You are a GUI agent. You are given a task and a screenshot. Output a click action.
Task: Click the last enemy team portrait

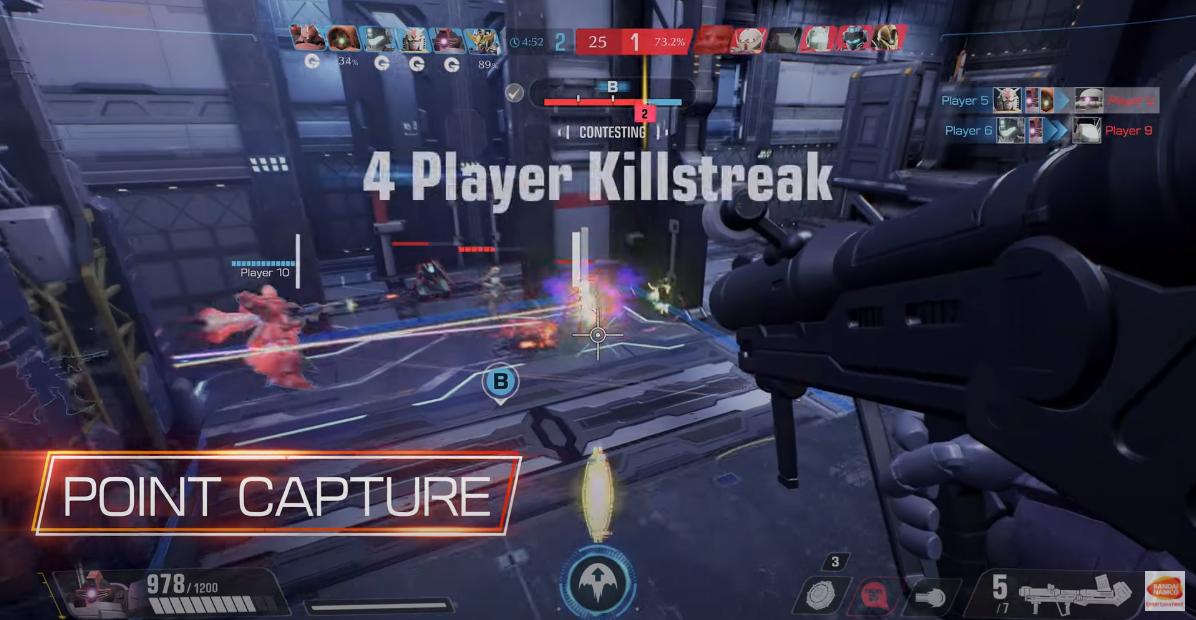(x=884, y=39)
